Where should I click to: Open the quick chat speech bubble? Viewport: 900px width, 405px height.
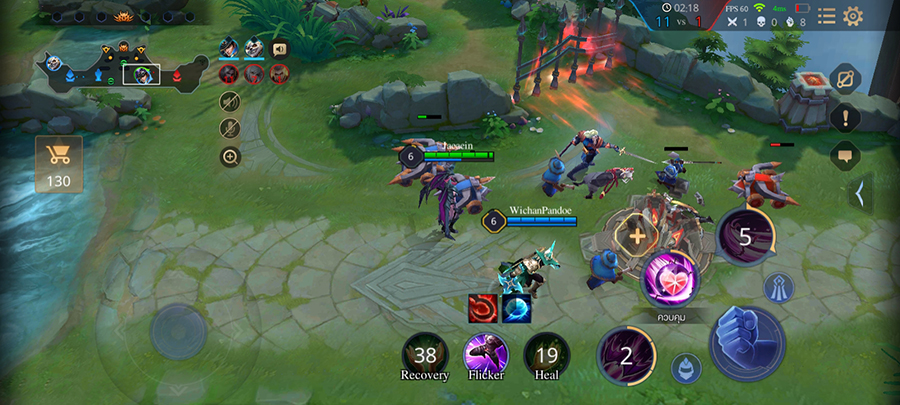(x=845, y=155)
